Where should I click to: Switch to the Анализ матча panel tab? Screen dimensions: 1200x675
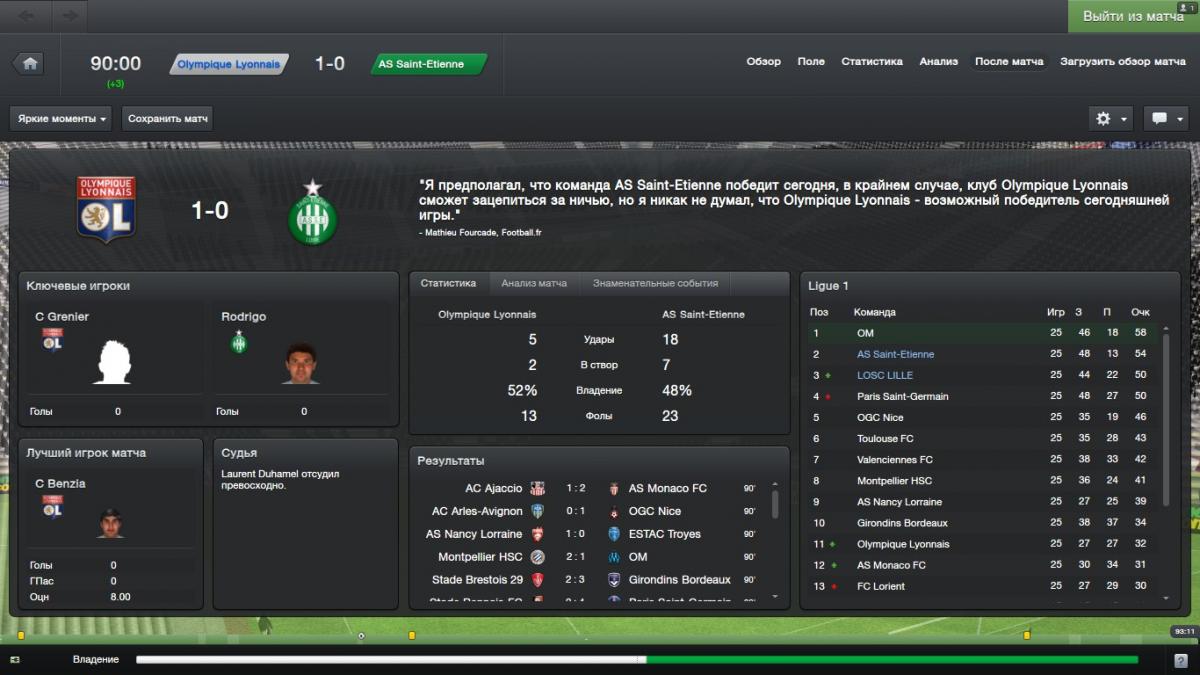click(x=534, y=284)
